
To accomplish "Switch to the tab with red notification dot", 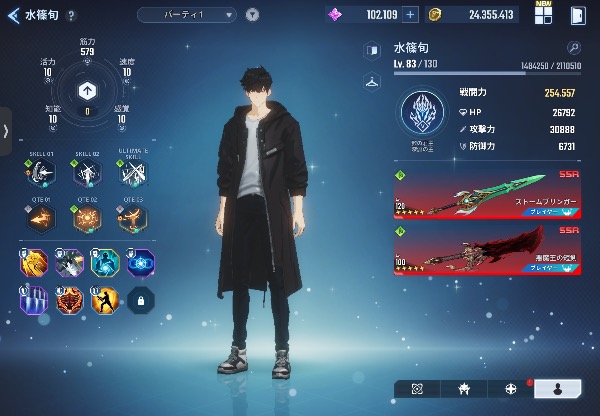I will tap(511, 388).
